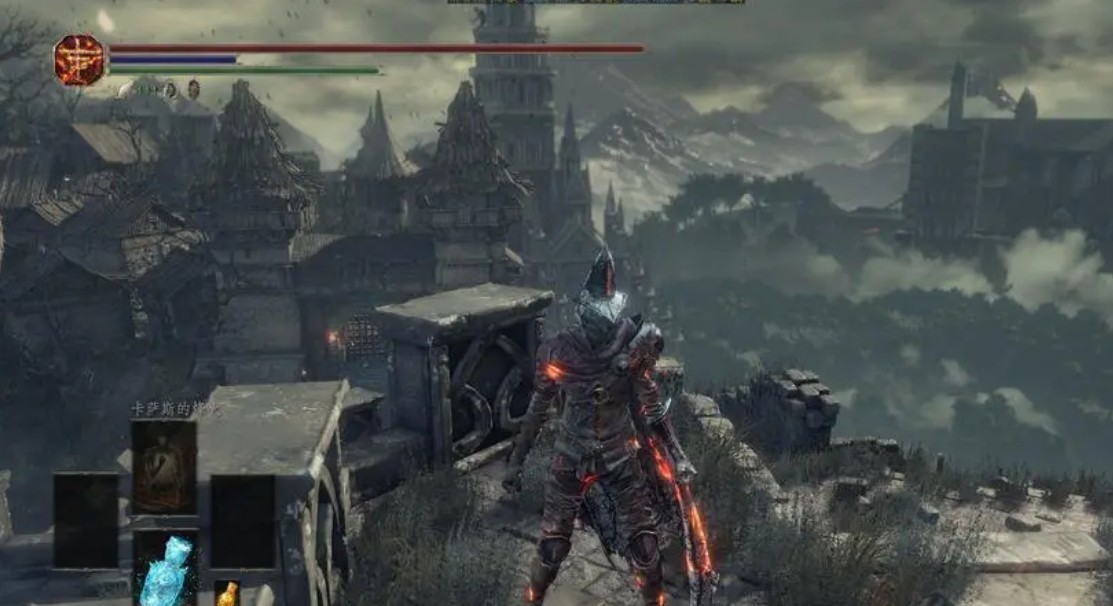Use the blue Ashen Estus Flask slot
The image size is (1113, 606).
[164, 568]
